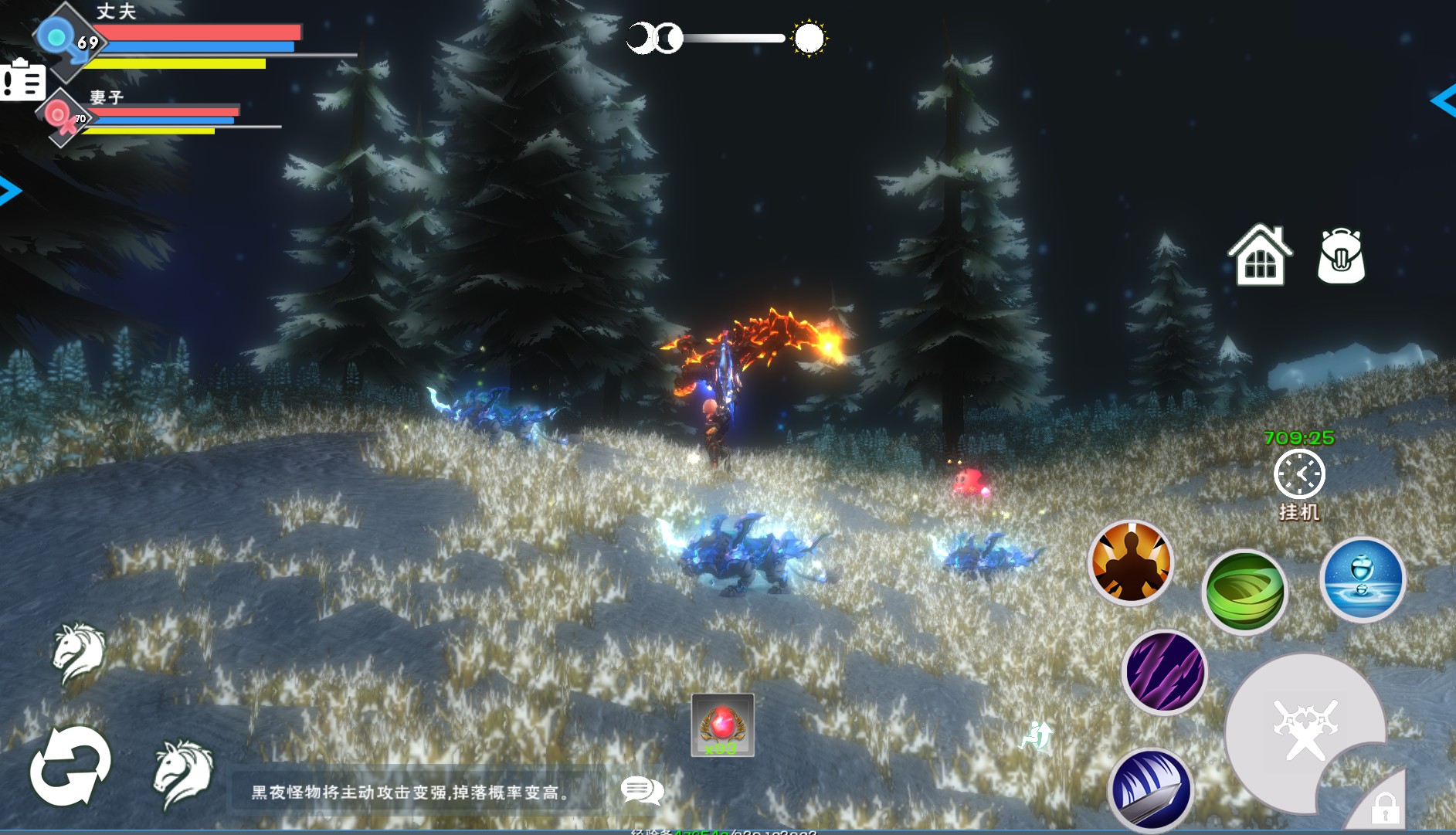1456x835 pixels.
Task: Activate the purple claw slash skill
Action: click(x=1165, y=671)
